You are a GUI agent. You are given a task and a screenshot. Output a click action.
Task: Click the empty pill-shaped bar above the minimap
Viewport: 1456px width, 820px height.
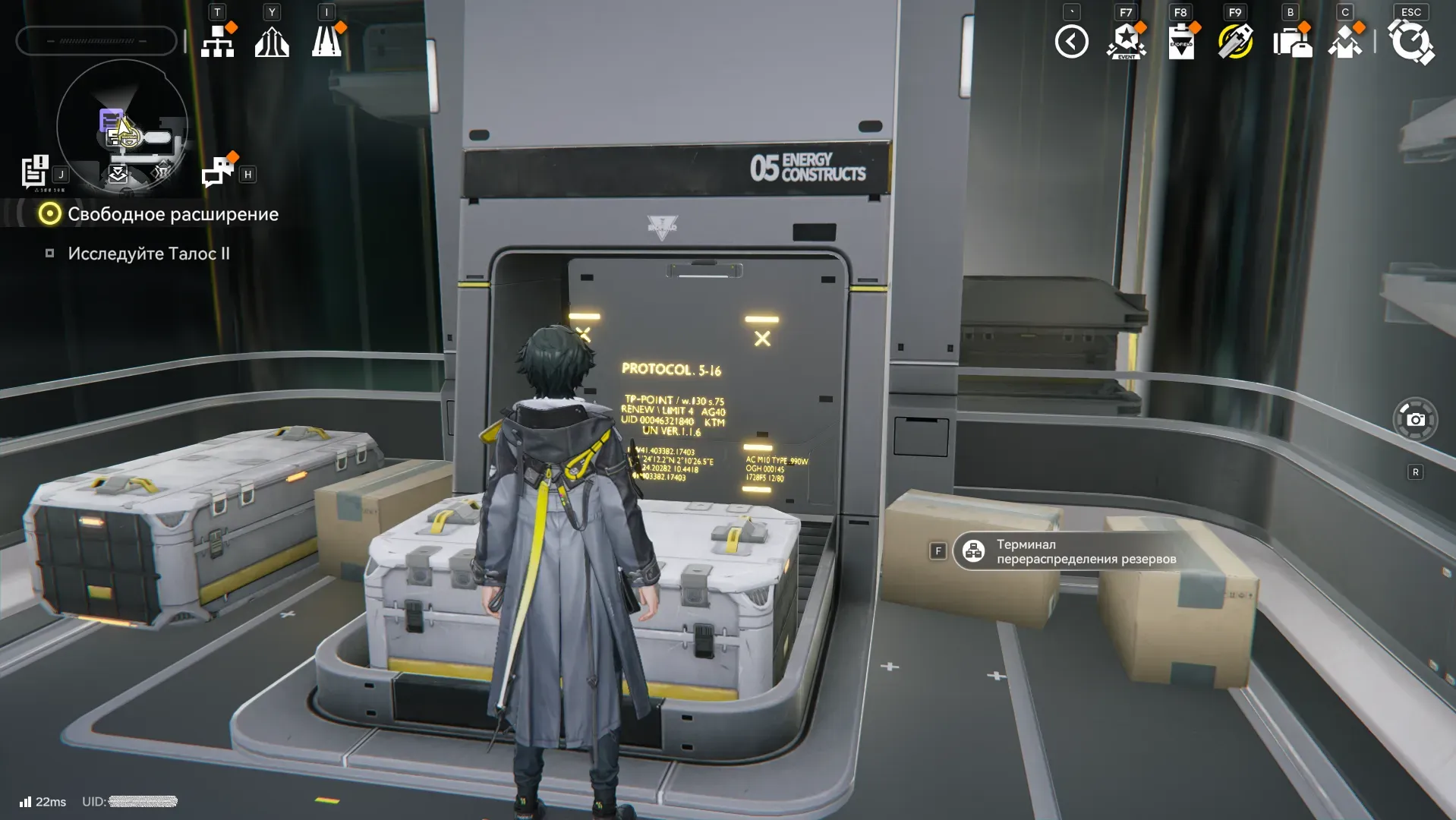(x=96, y=41)
